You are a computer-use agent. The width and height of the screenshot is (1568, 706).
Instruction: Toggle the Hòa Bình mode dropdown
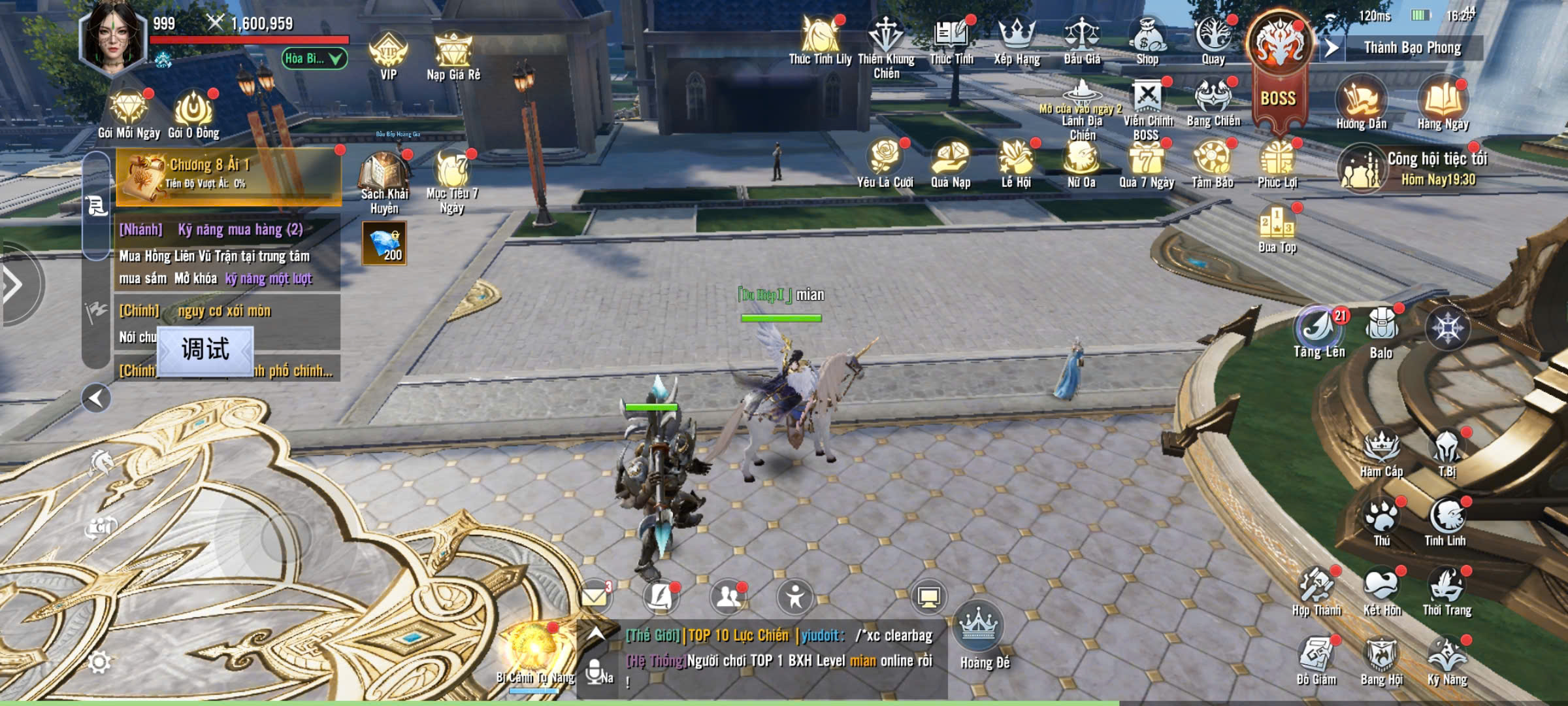tap(314, 59)
